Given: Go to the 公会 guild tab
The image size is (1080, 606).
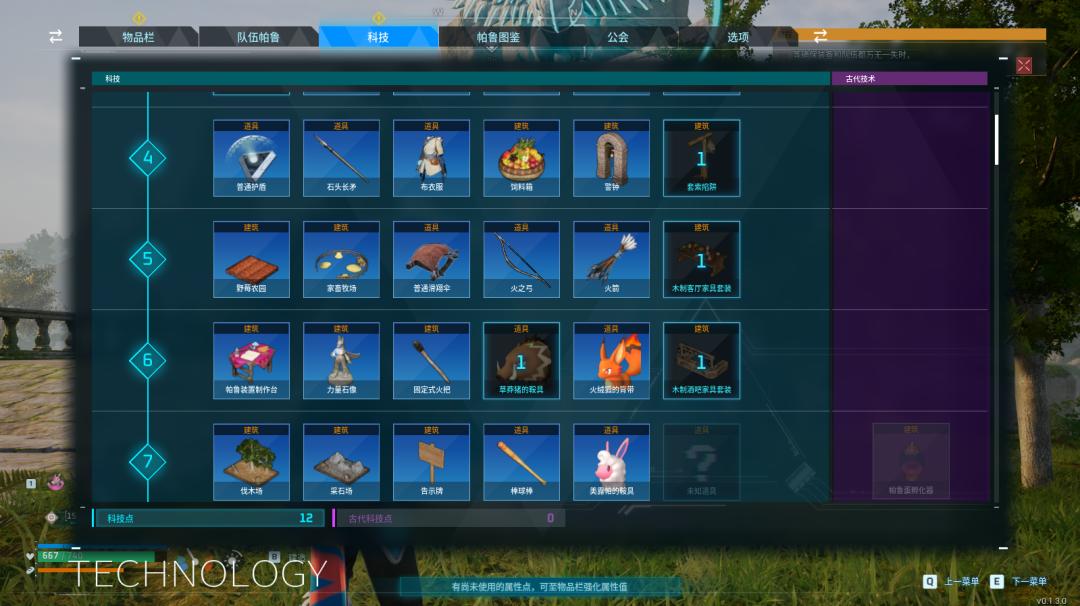Looking at the screenshot, I should (x=618, y=37).
